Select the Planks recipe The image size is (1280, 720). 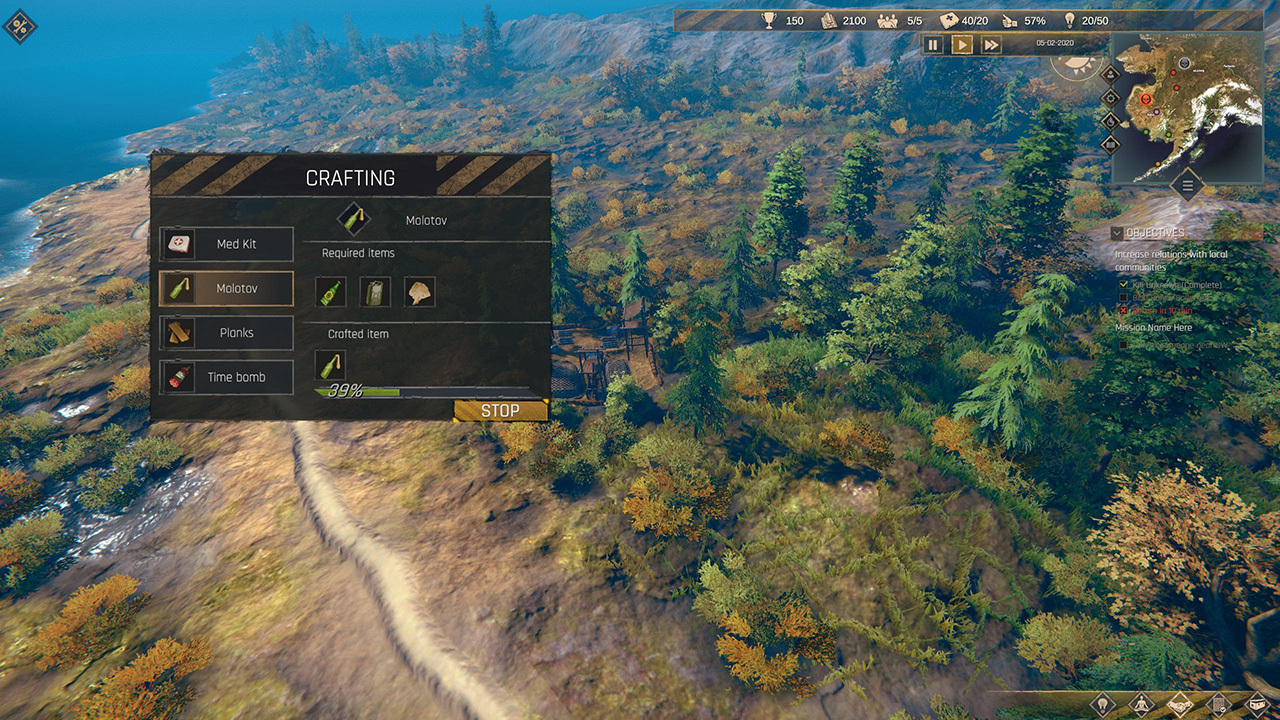(x=226, y=333)
